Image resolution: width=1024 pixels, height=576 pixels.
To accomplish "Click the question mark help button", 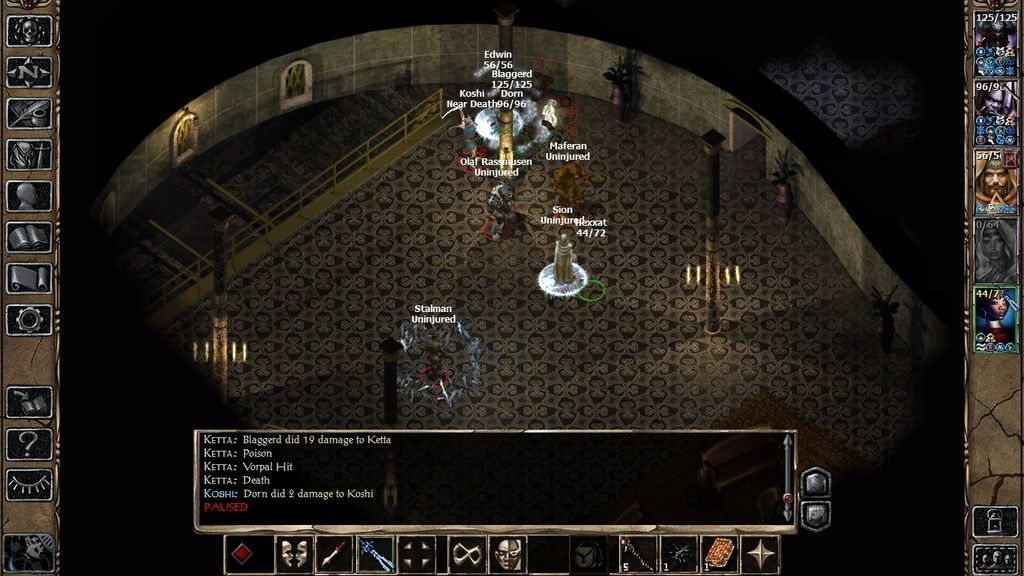I will click(x=29, y=443).
